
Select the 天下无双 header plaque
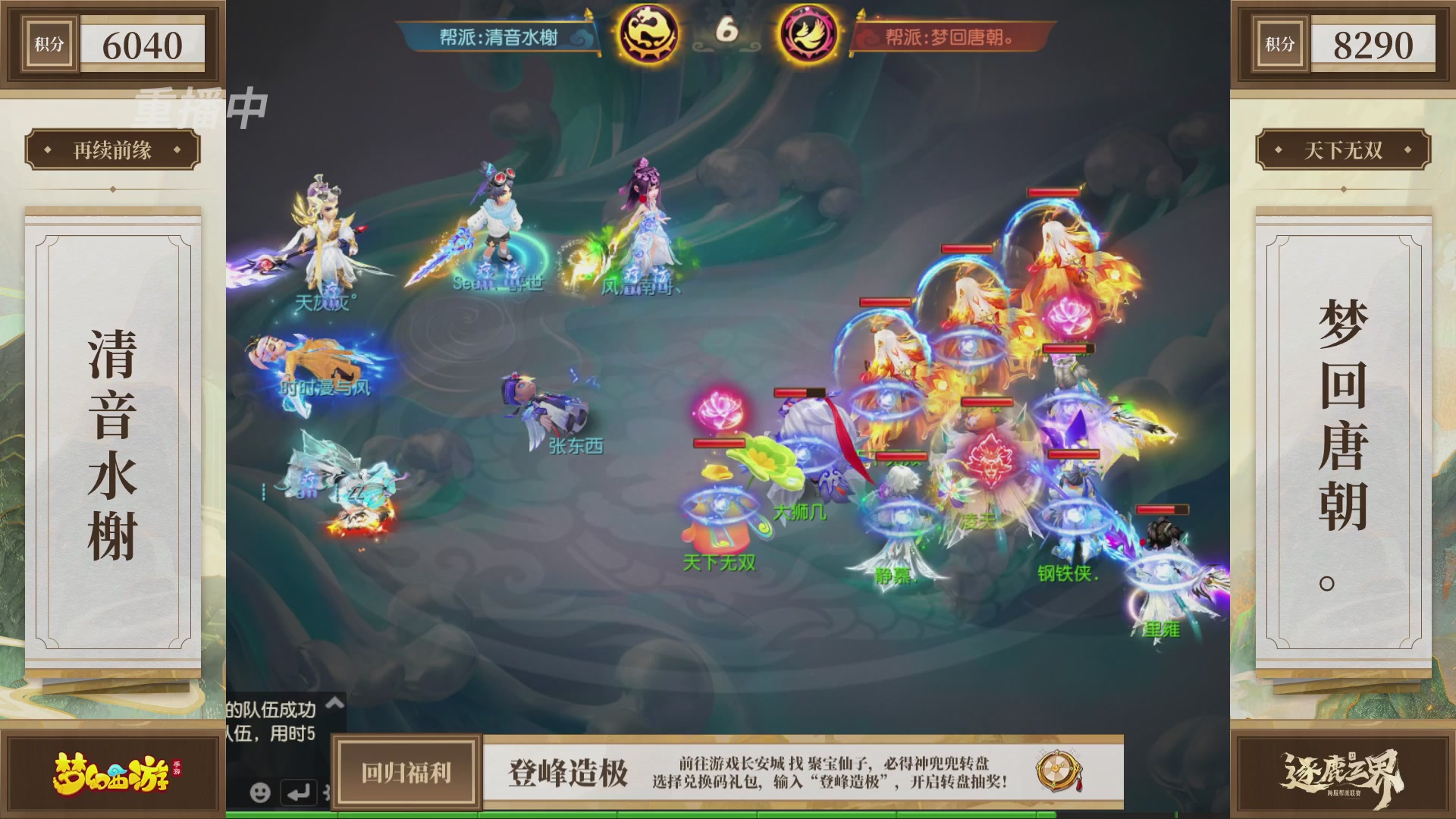[x=1344, y=149]
